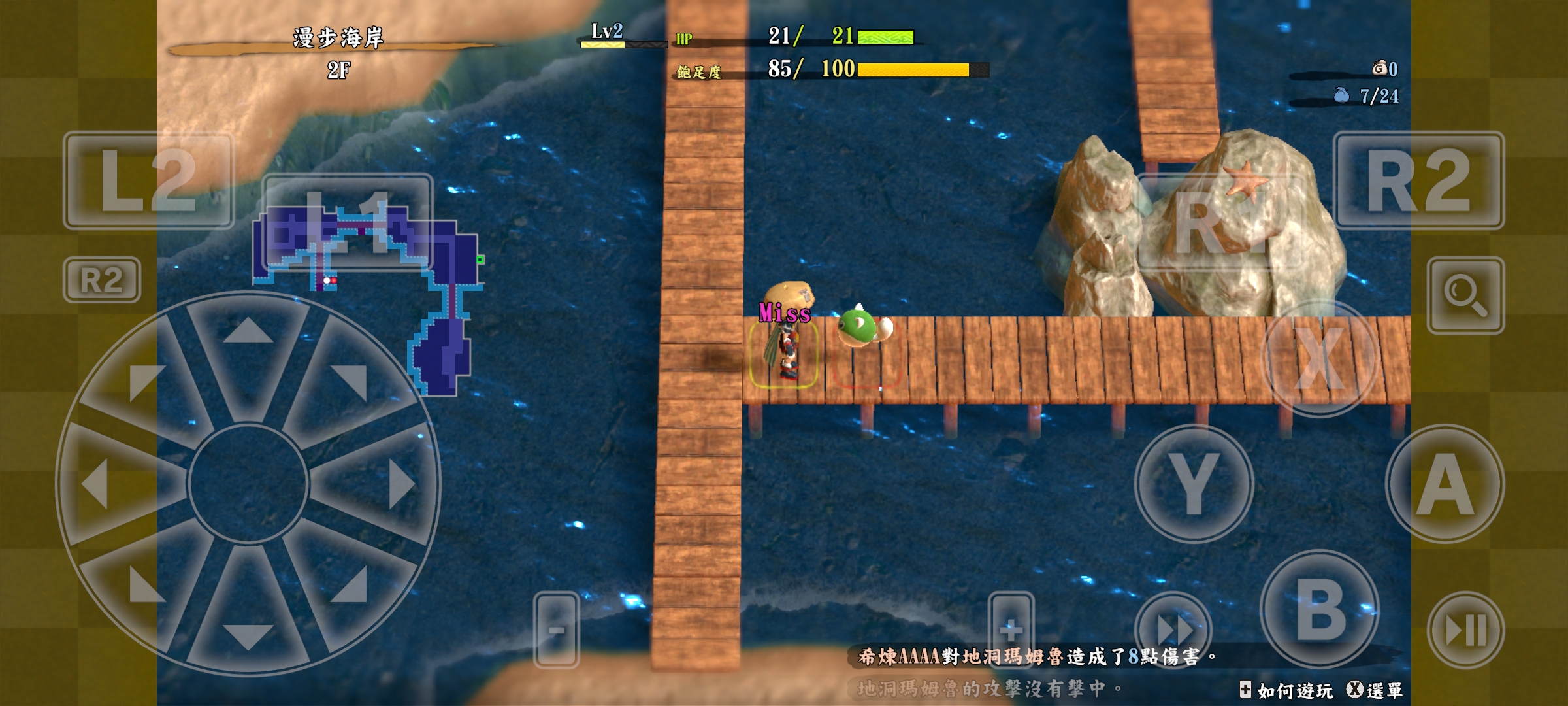Toggle the emulator fast-forward button
1568x706 pixels.
1173,630
